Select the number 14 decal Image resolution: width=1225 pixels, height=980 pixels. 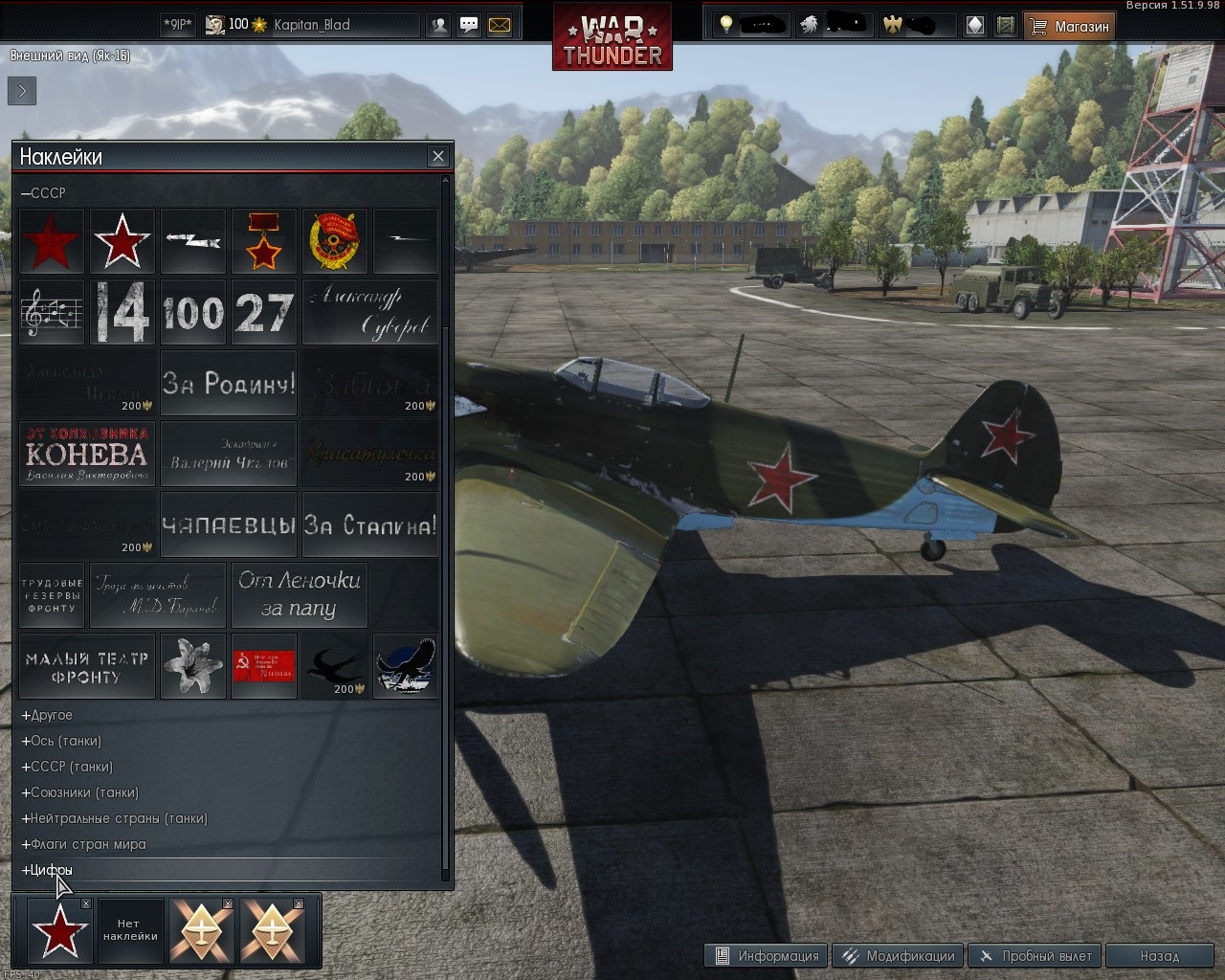(122, 312)
